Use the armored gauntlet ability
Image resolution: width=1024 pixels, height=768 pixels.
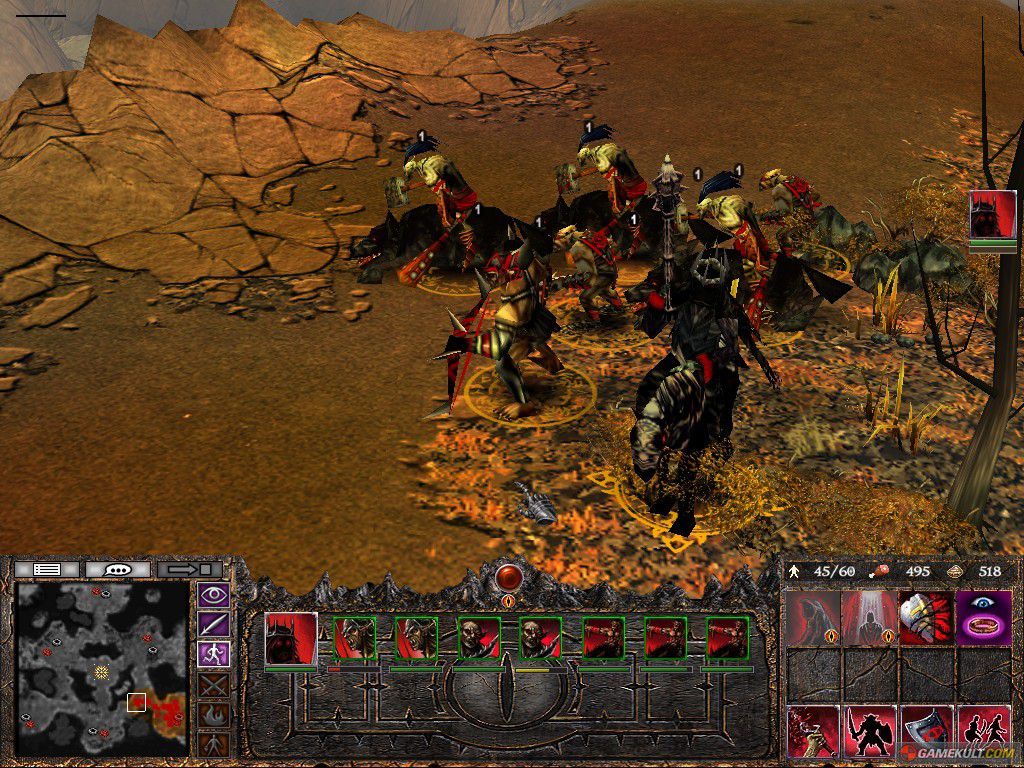(925, 618)
